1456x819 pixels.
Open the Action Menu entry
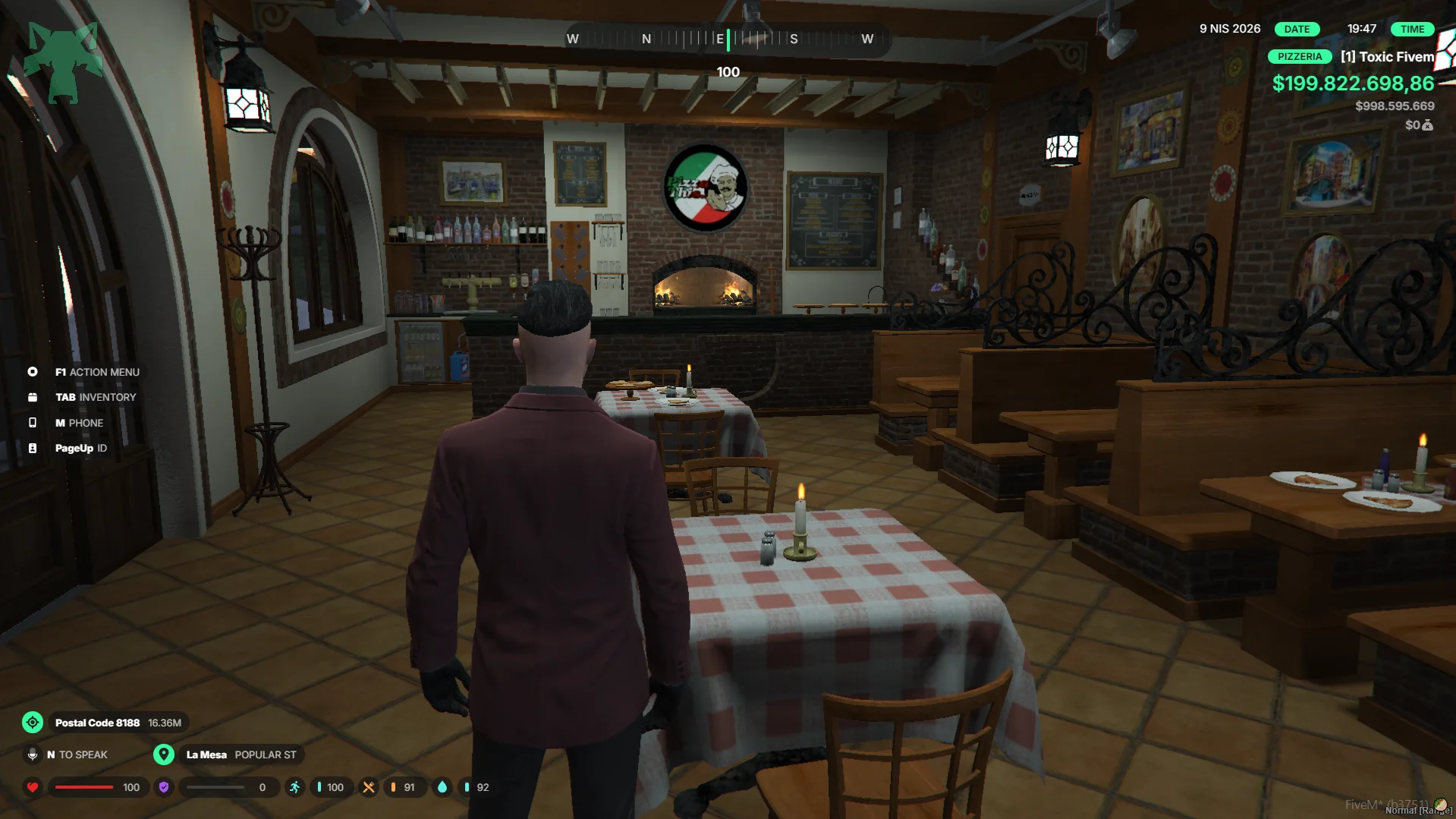tap(96, 372)
